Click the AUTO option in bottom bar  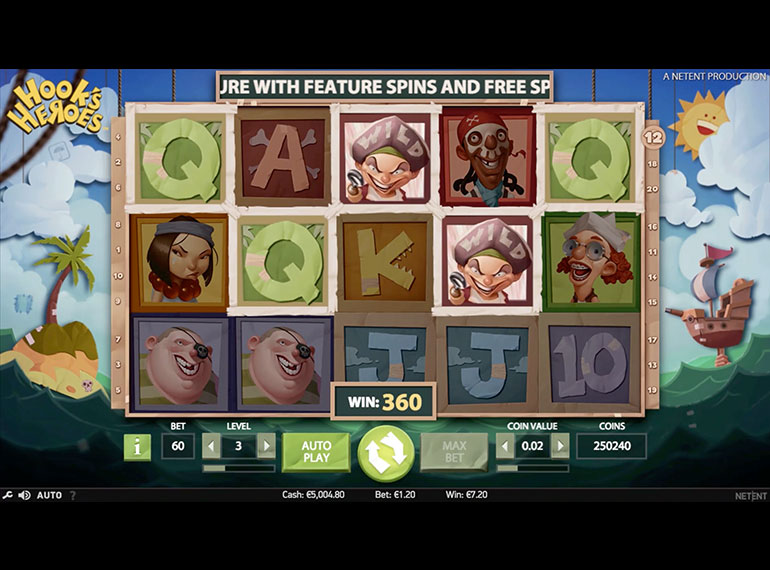49,495
